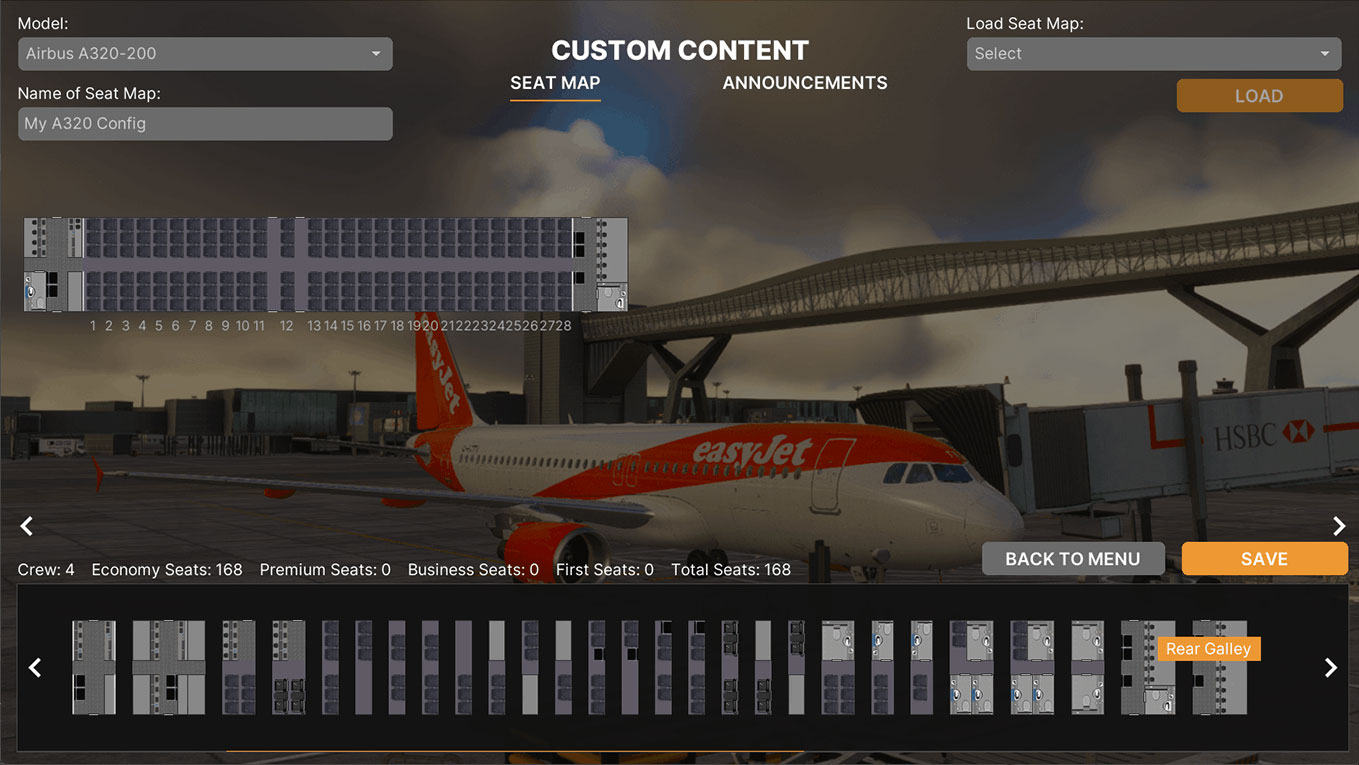Click the Name of Seat Map field
This screenshot has height=765, width=1359.
coord(205,124)
